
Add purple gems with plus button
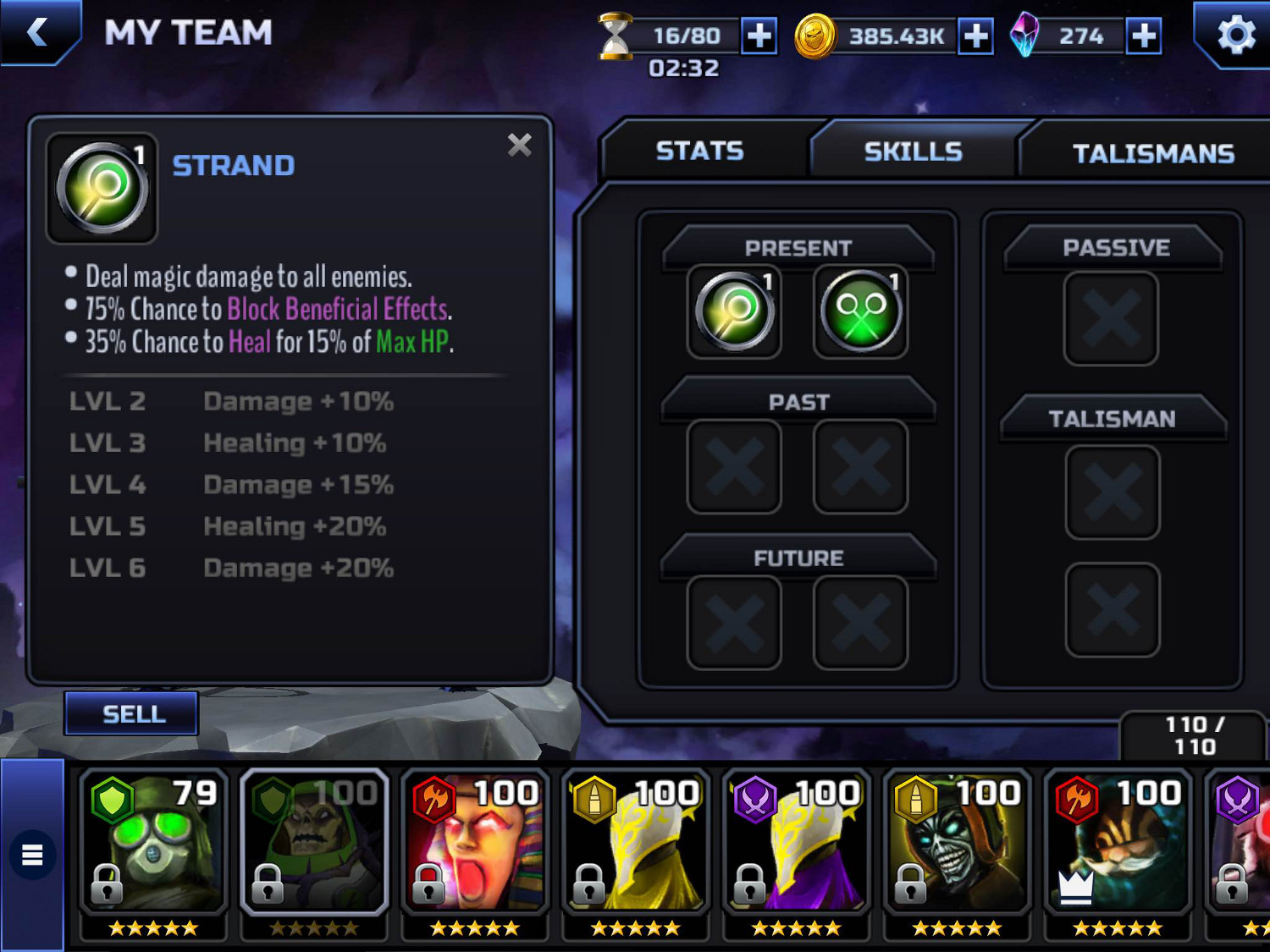tap(1143, 36)
